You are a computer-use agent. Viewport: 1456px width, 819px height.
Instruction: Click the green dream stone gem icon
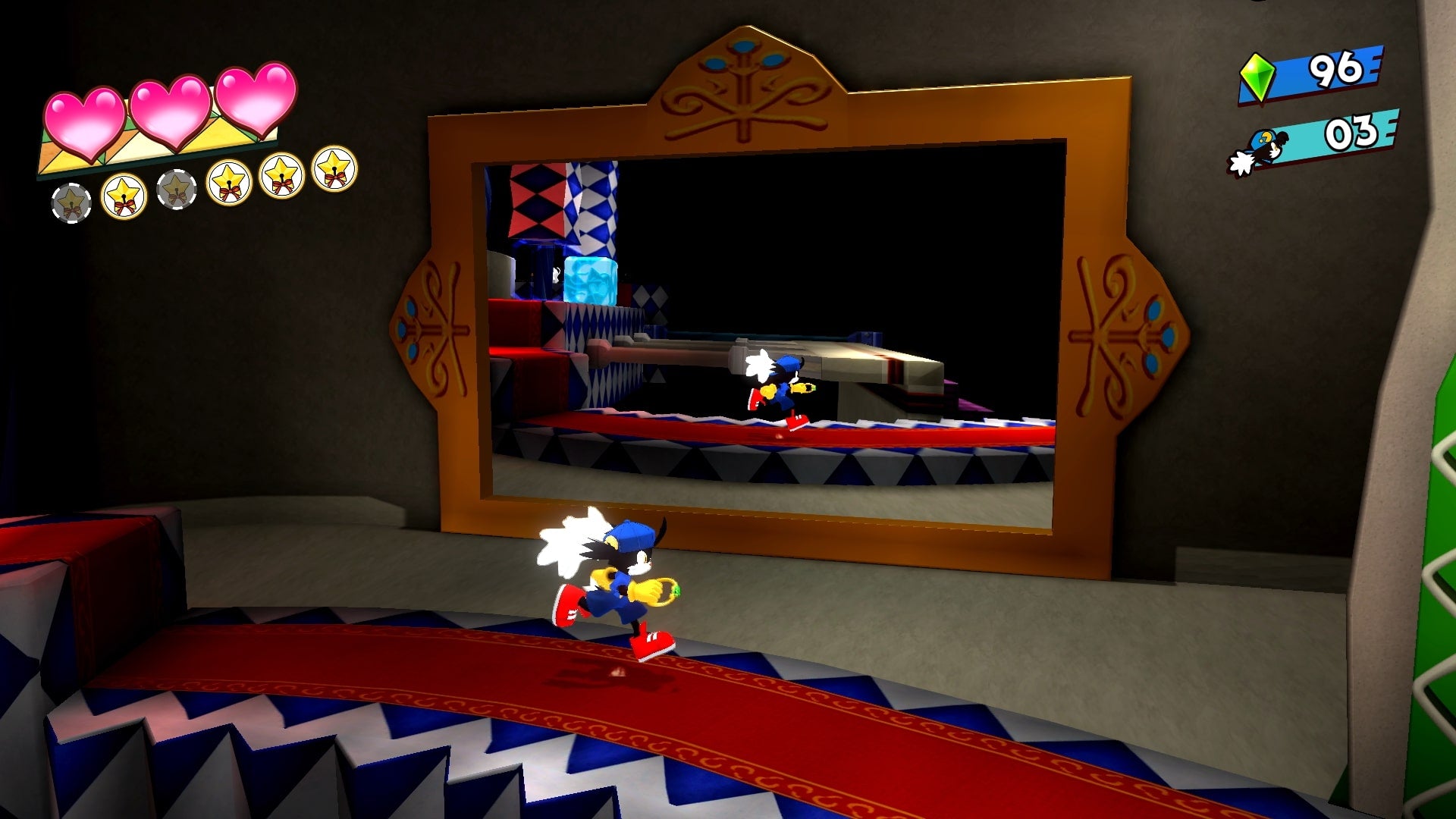1257,77
